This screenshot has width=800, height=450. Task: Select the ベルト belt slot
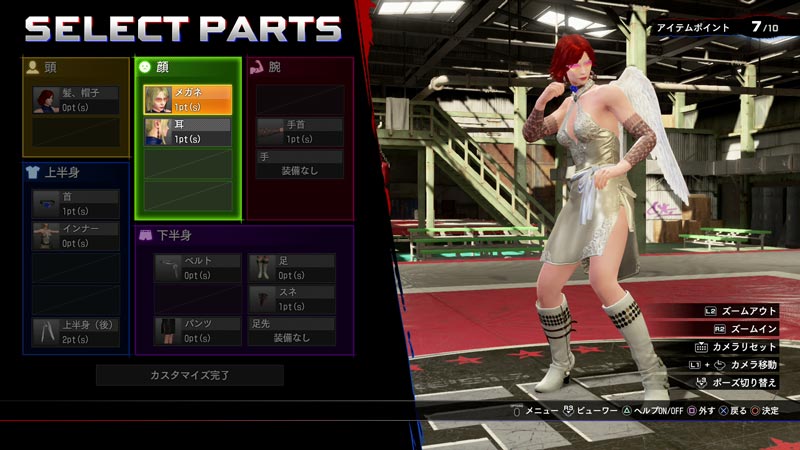(x=198, y=268)
